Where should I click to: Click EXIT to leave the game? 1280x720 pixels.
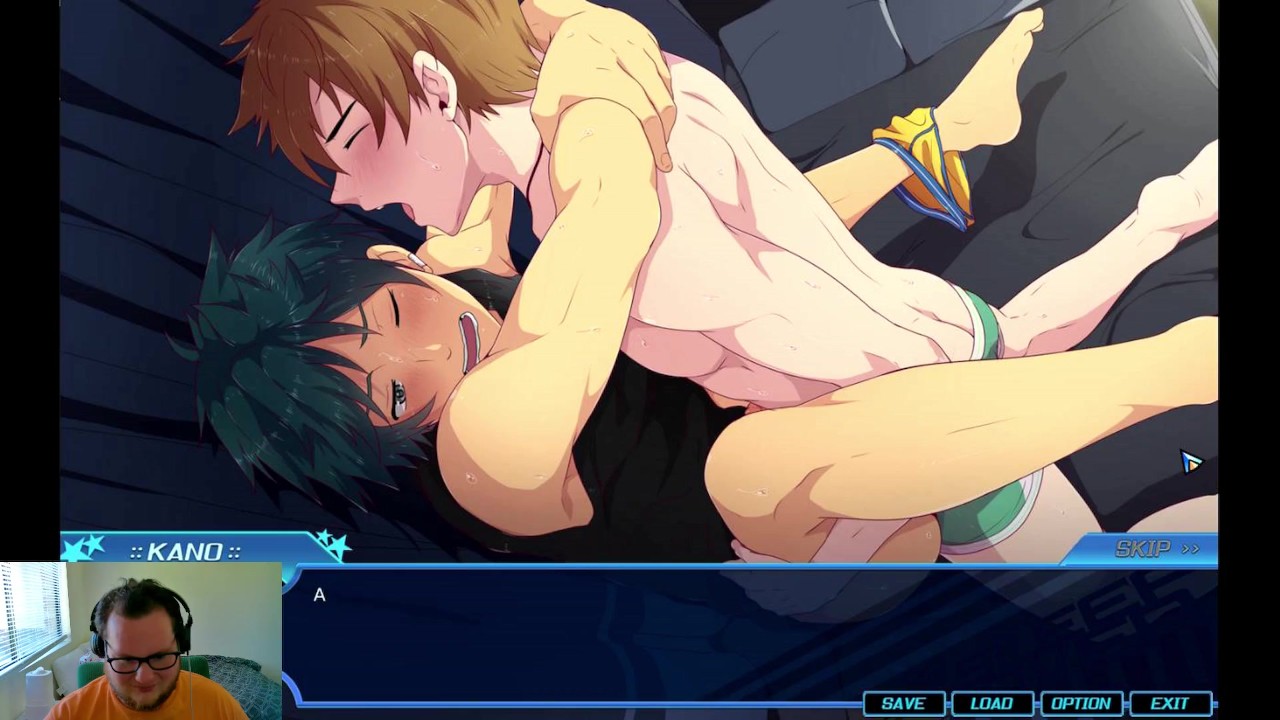1169,704
